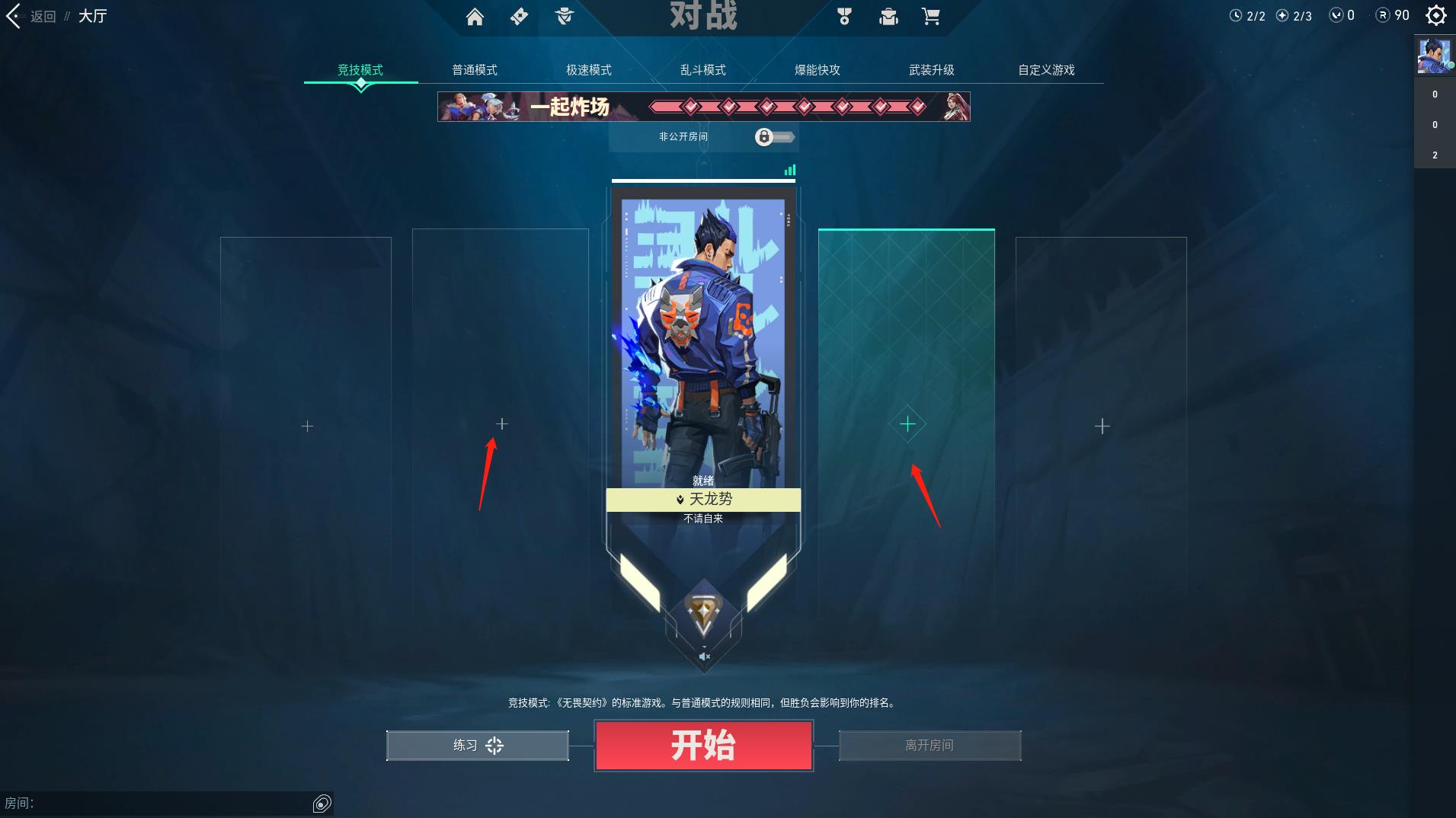Open the Agents panel icon
The height and width of the screenshot is (818, 1456).
[565, 16]
